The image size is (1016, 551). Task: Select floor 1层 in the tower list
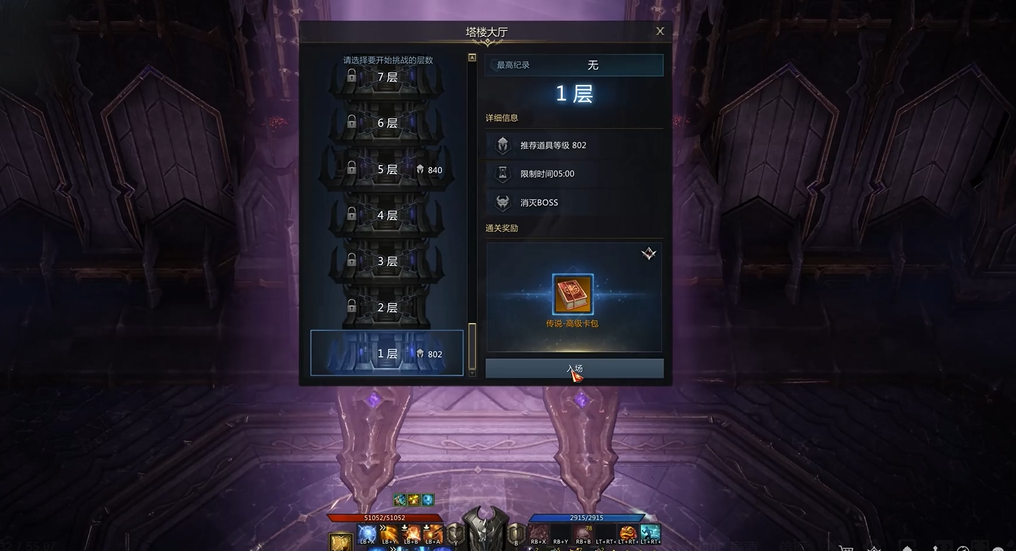(x=387, y=353)
